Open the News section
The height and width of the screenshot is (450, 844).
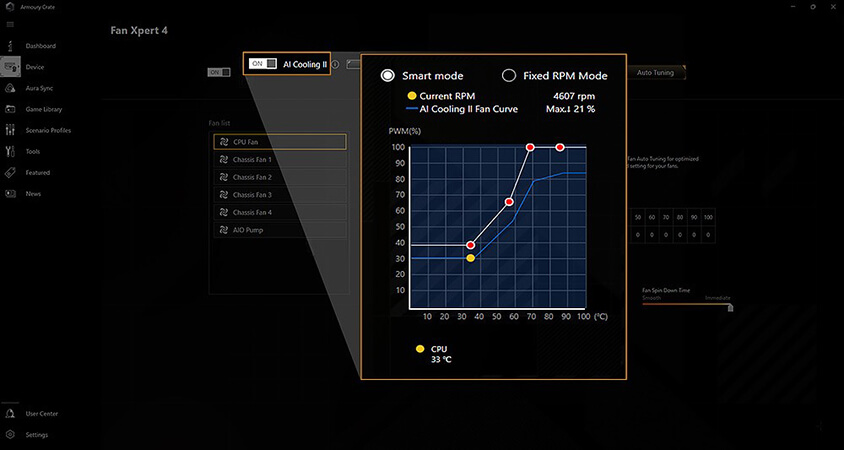[x=33, y=193]
